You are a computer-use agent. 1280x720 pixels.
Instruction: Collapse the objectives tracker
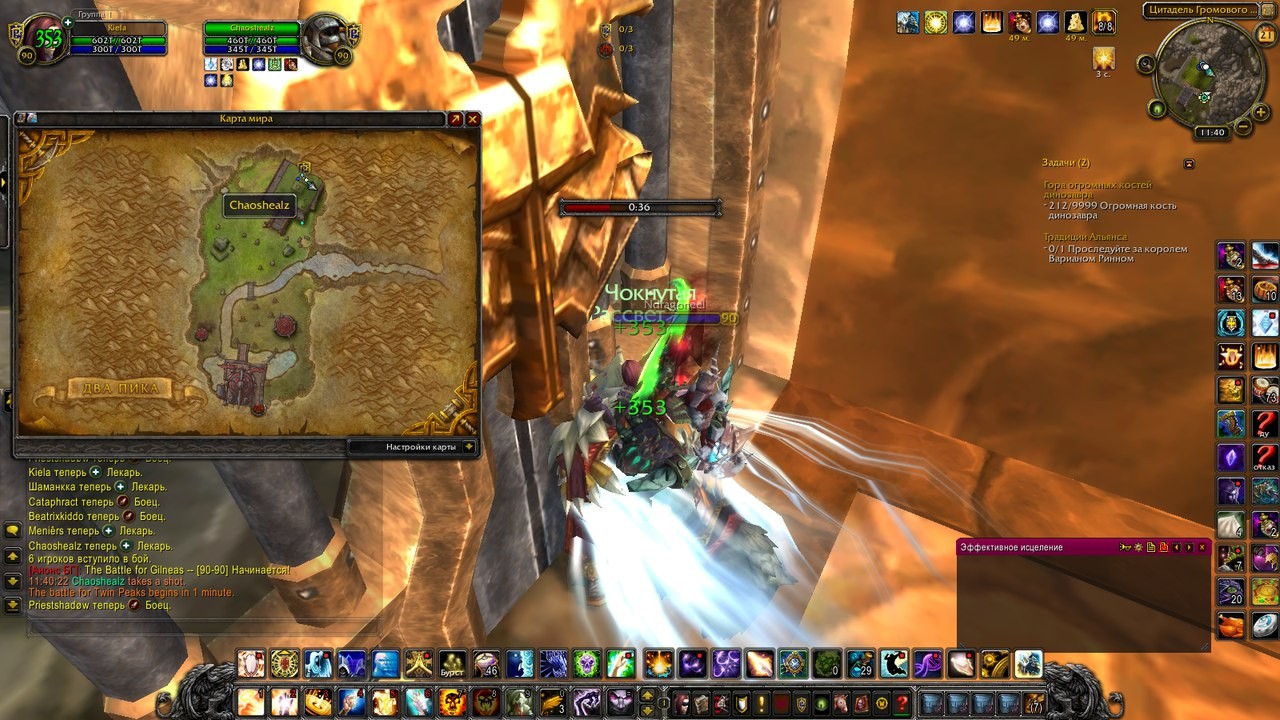click(x=1189, y=163)
